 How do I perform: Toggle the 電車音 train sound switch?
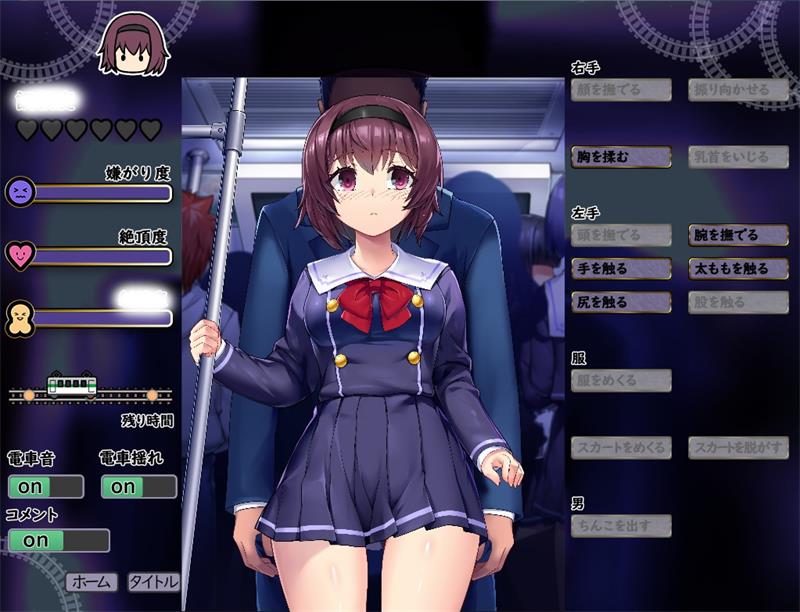click(x=45, y=487)
